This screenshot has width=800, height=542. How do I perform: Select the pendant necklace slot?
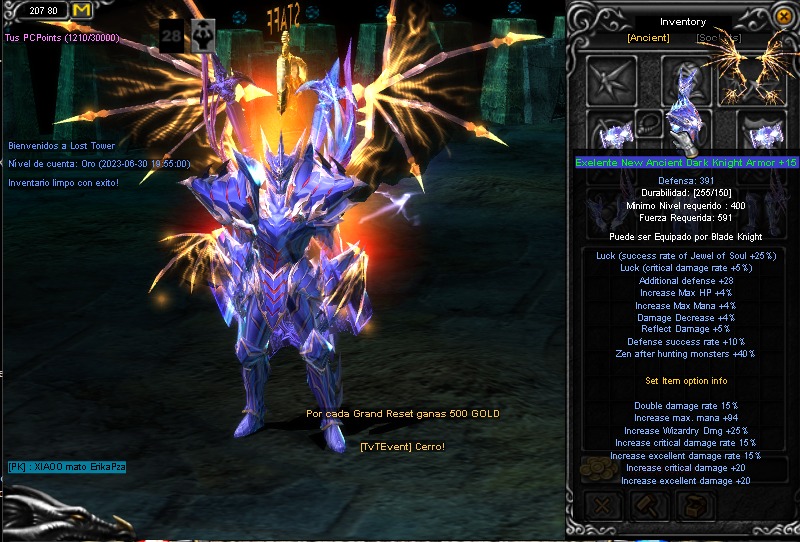[x=649, y=124]
